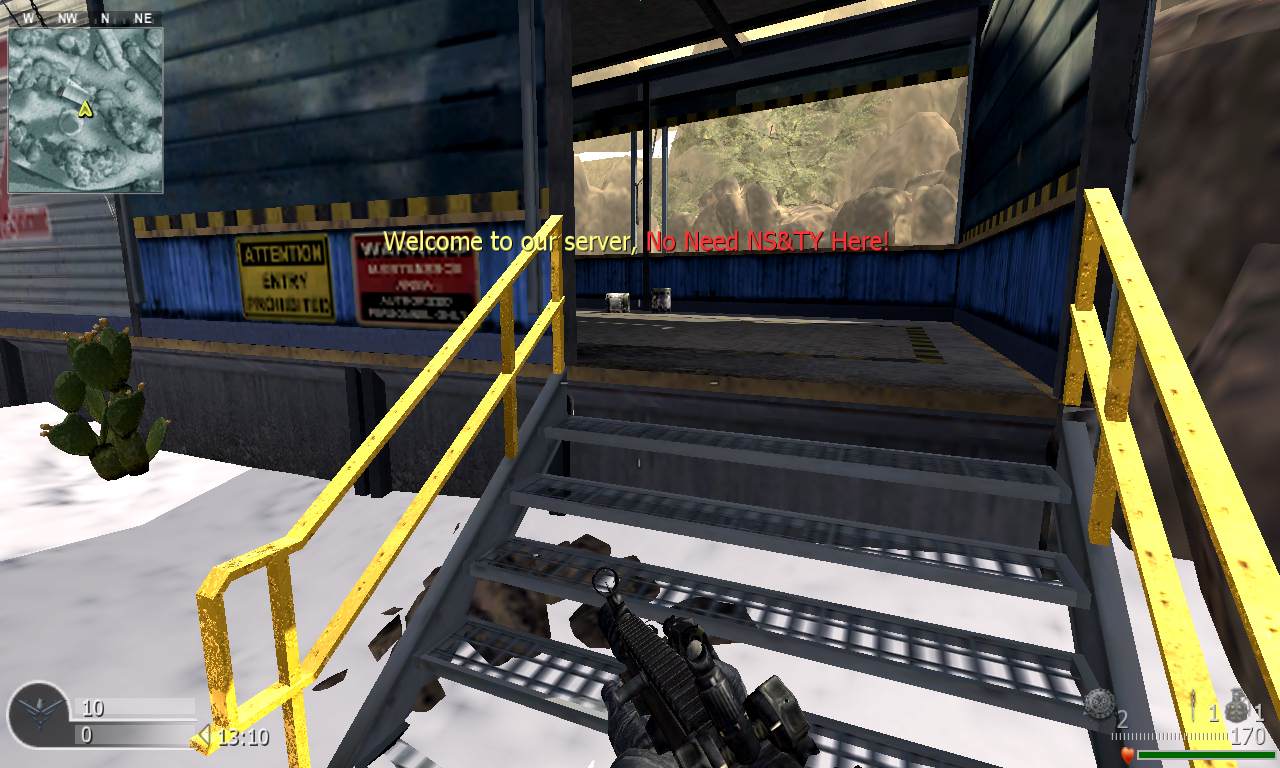This screenshot has height=768, width=1280.
Task: Click the minimap in the corner
Action: [85, 109]
